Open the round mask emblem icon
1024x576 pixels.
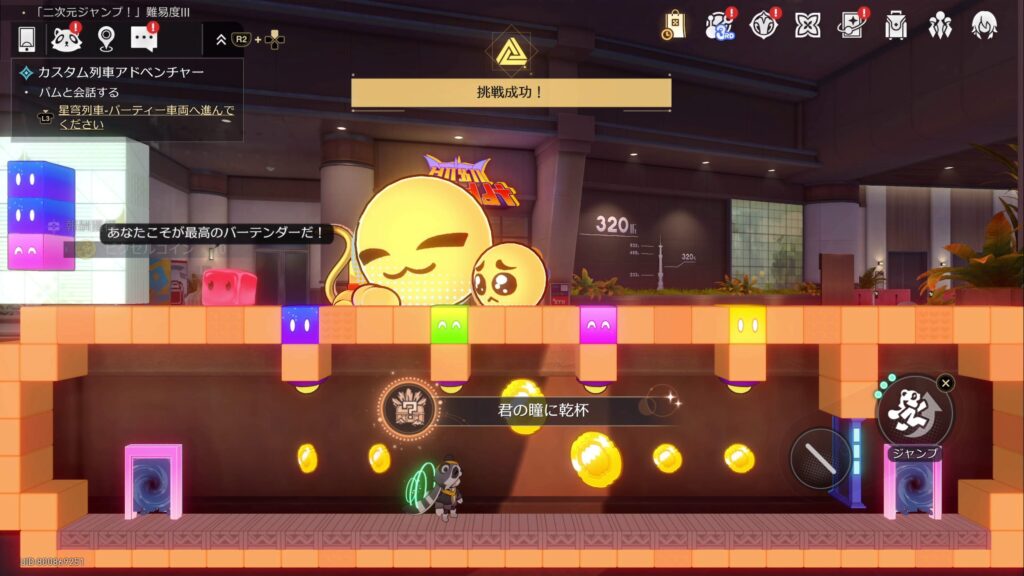click(x=764, y=25)
